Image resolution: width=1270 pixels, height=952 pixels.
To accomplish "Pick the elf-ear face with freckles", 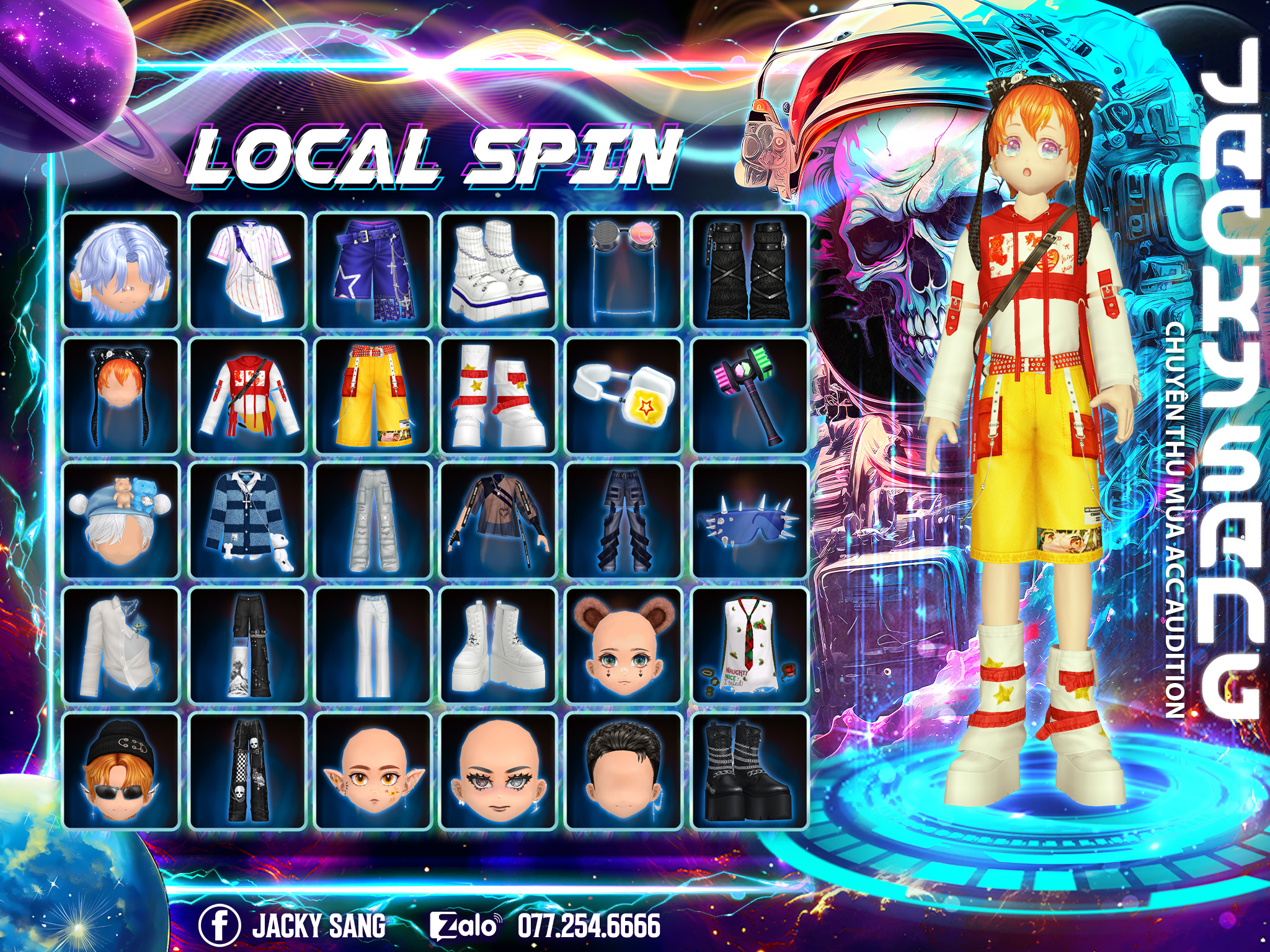I will [x=373, y=772].
